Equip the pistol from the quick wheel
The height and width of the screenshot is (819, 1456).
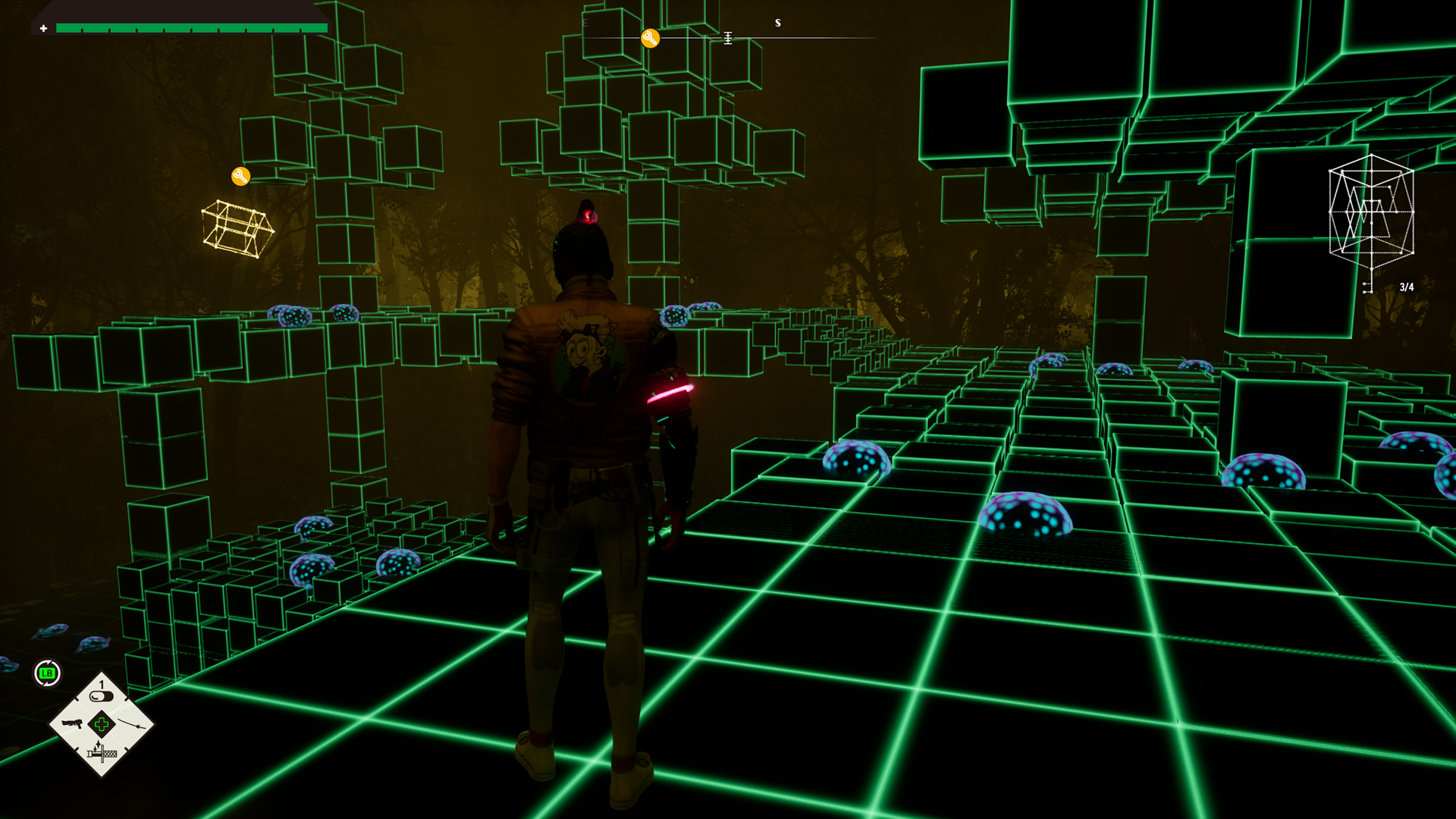71,723
